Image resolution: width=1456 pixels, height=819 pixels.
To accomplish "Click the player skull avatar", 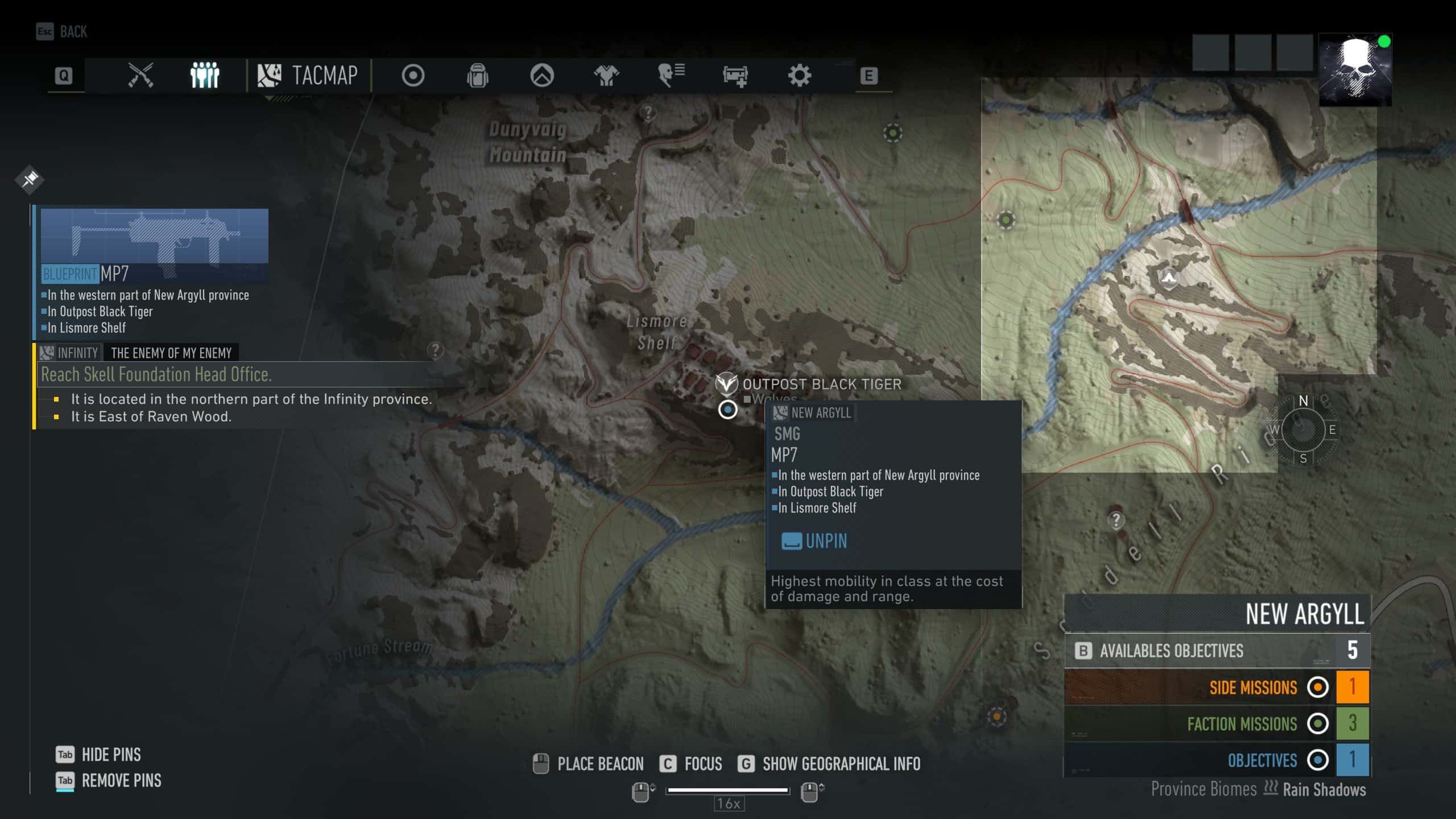I will [1355, 70].
